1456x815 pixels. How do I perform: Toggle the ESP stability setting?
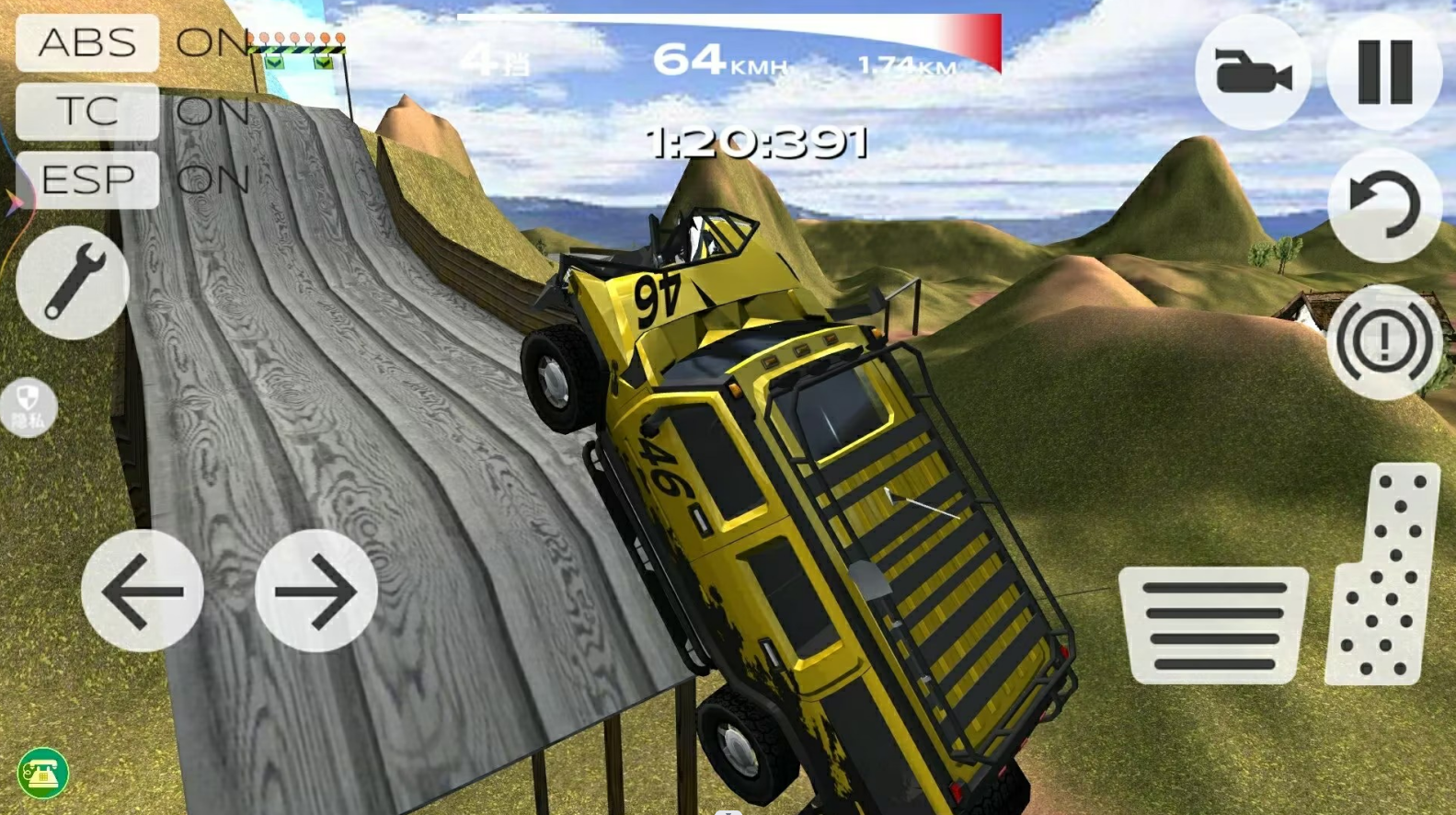click(x=87, y=179)
